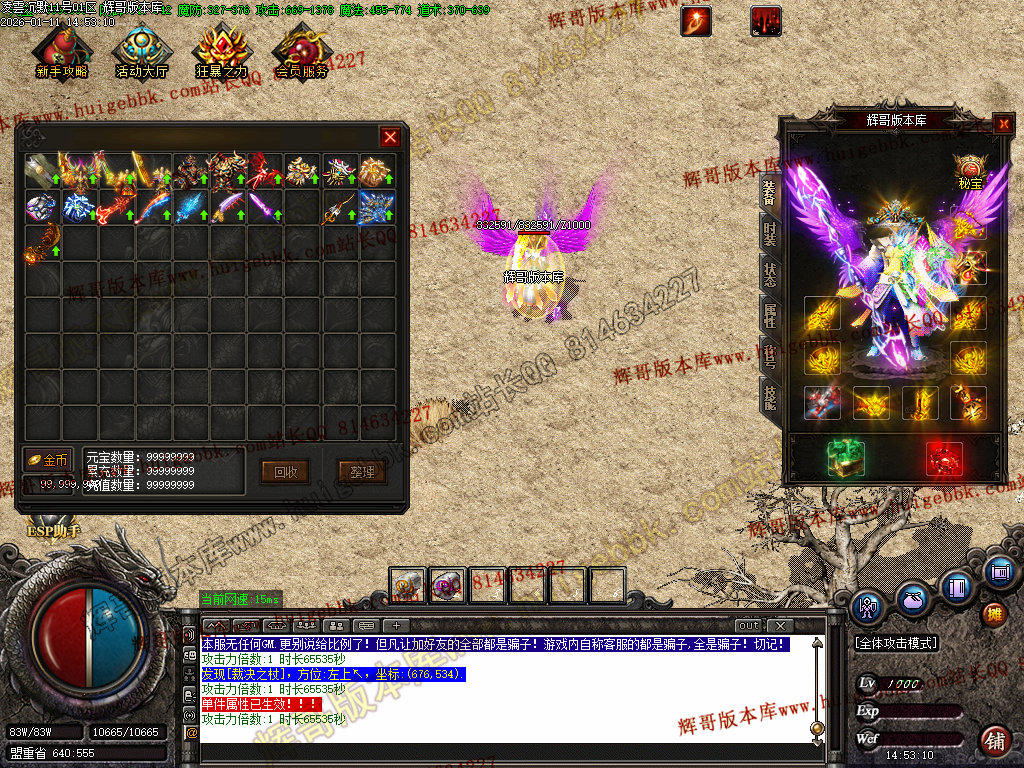
Task: Sort the bag with the 整理 button
Action: (x=355, y=471)
